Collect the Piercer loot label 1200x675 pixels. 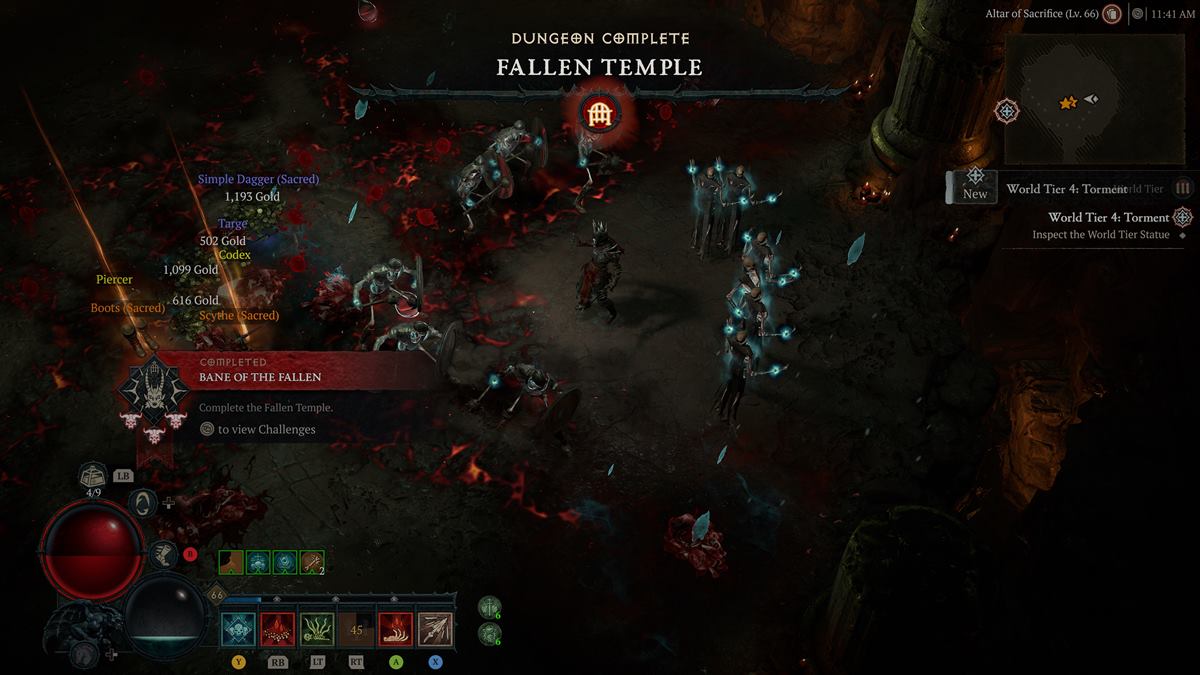(114, 280)
